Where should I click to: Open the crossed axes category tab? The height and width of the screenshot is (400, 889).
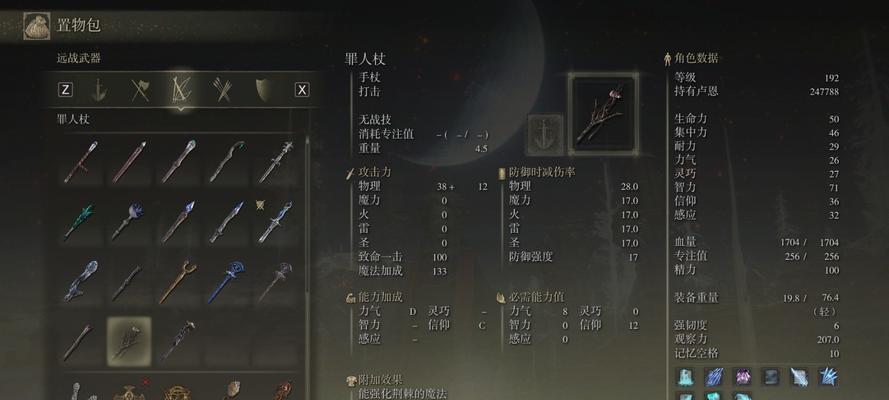[x=140, y=90]
